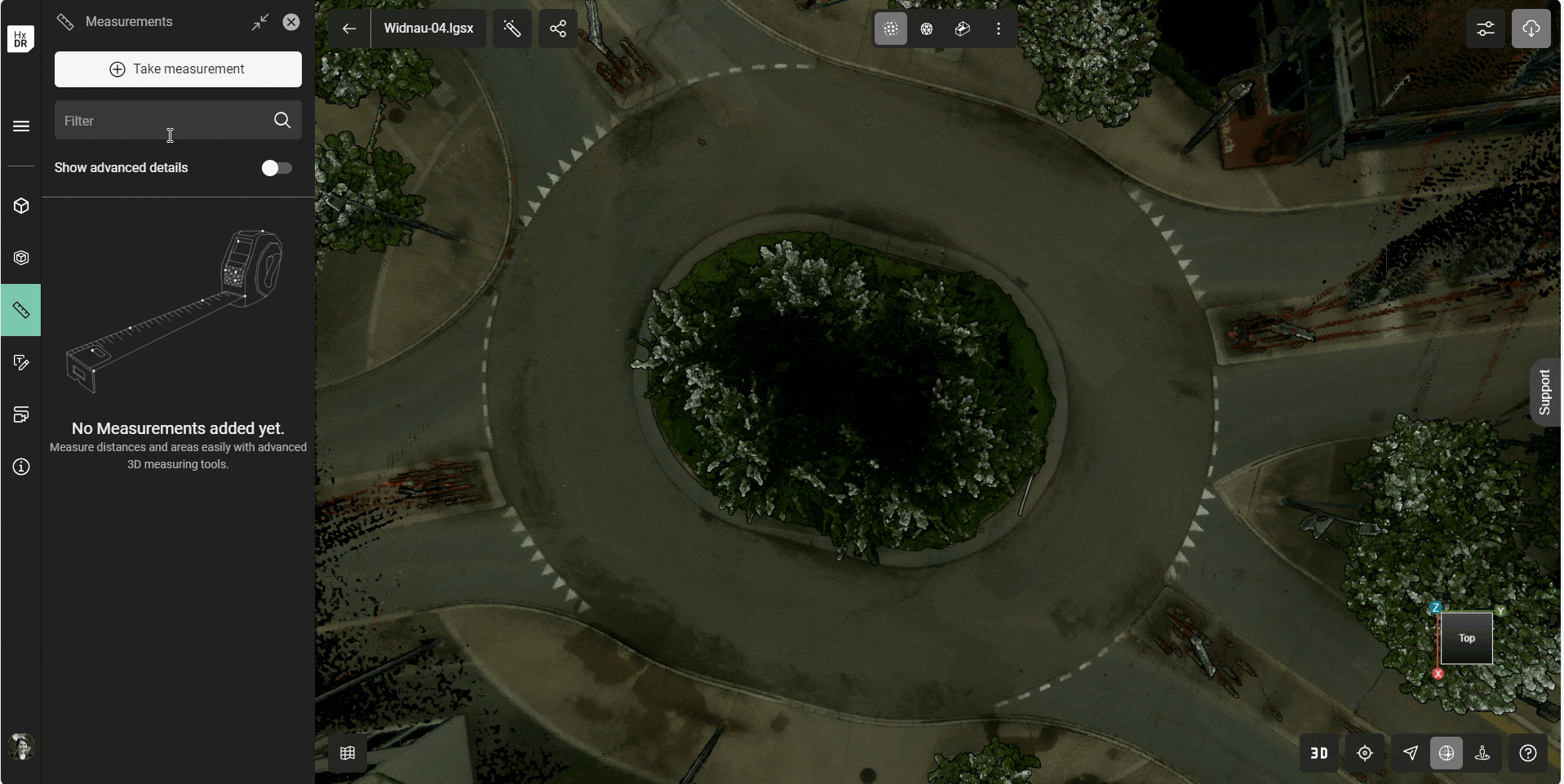1564x784 pixels.
Task: Open the annotations tool in the sidebar
Action: point(20,362)
